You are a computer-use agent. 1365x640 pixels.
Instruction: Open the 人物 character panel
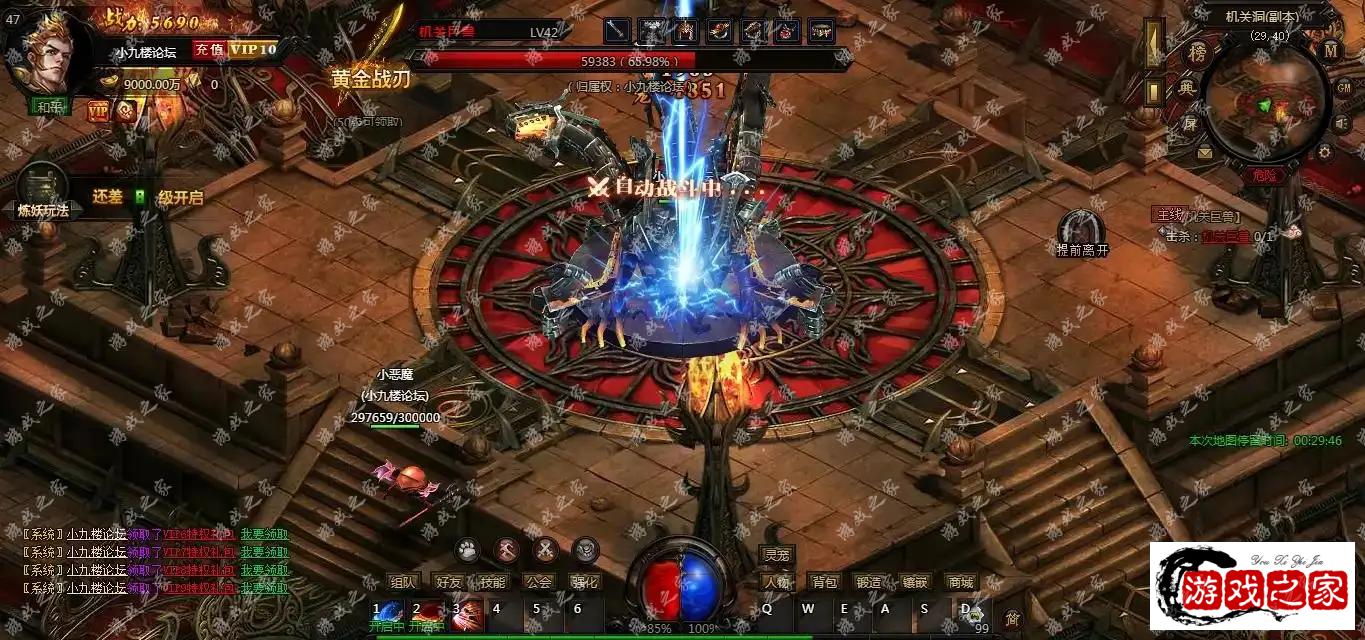[776, 582]
